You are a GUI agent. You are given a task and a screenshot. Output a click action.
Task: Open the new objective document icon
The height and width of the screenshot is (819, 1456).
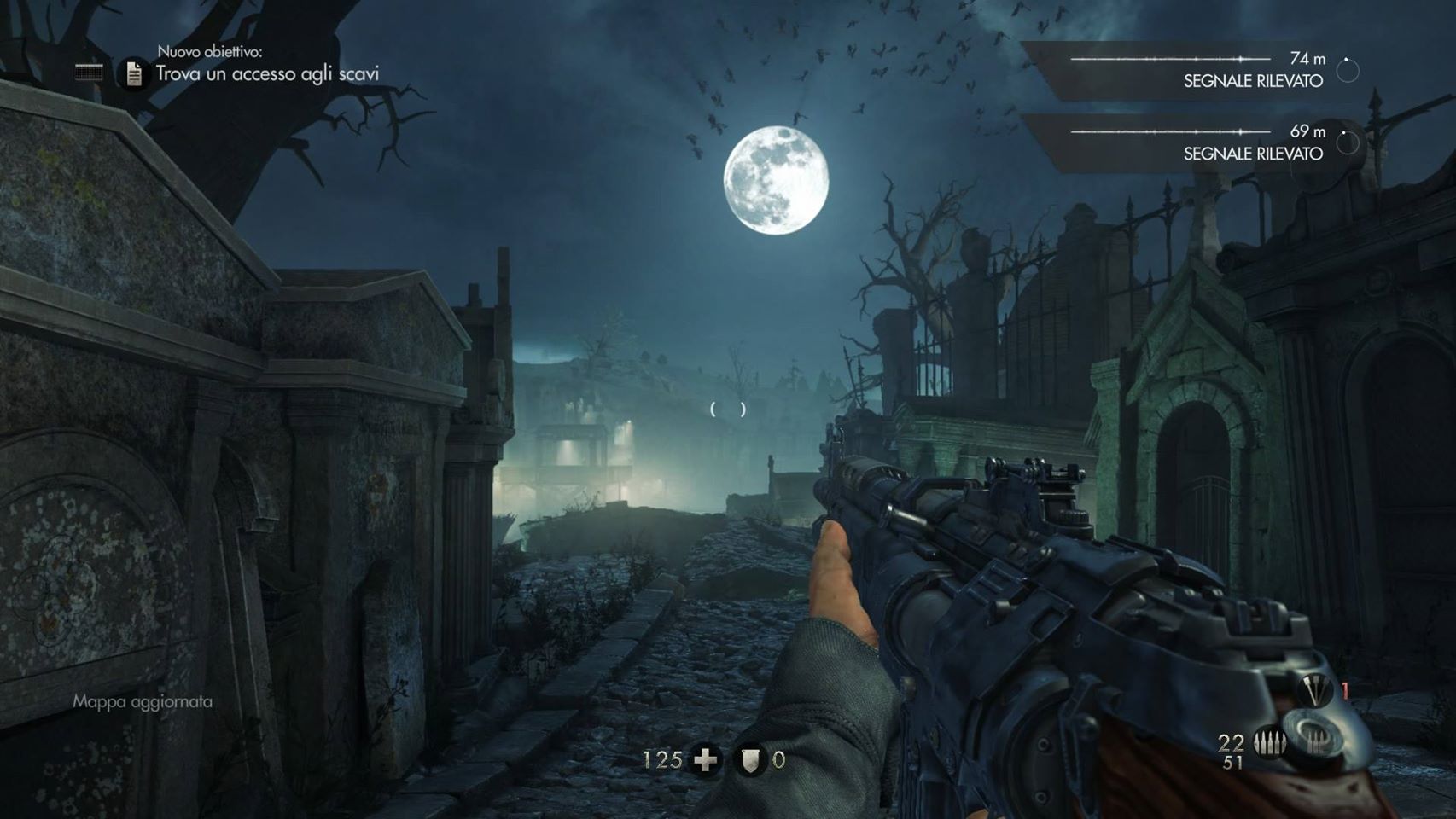(133, 74)
